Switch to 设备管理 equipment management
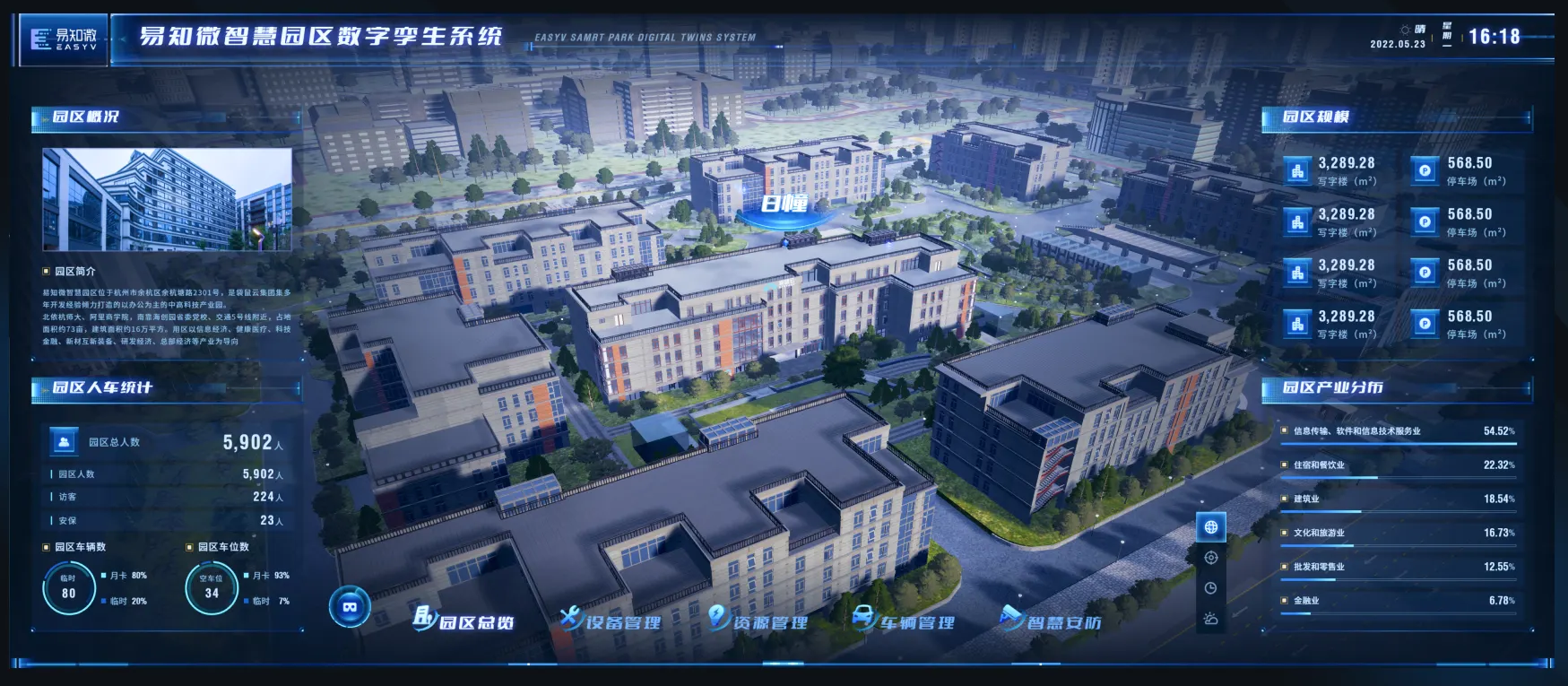 611,621
